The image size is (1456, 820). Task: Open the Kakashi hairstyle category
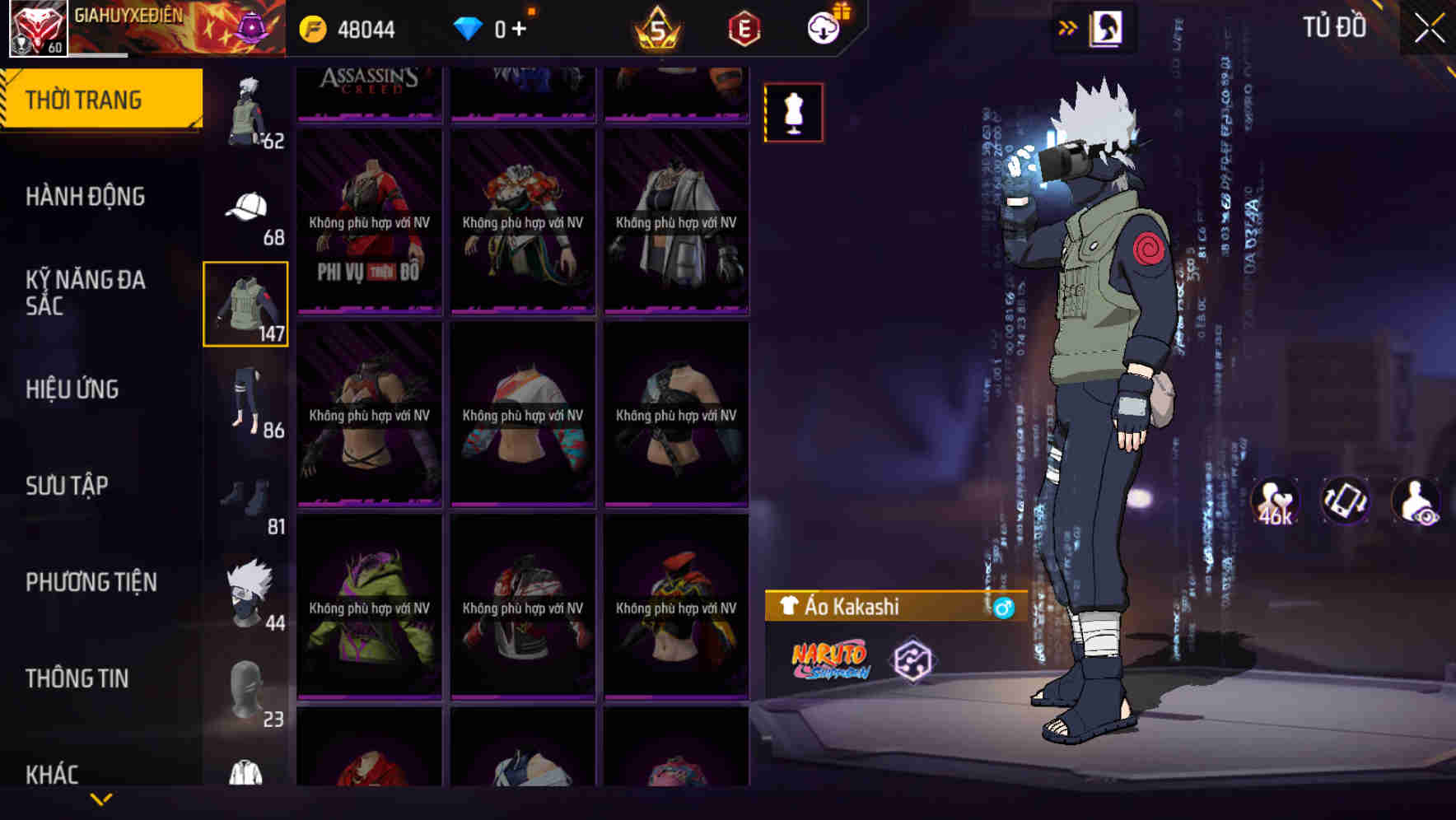246,589
